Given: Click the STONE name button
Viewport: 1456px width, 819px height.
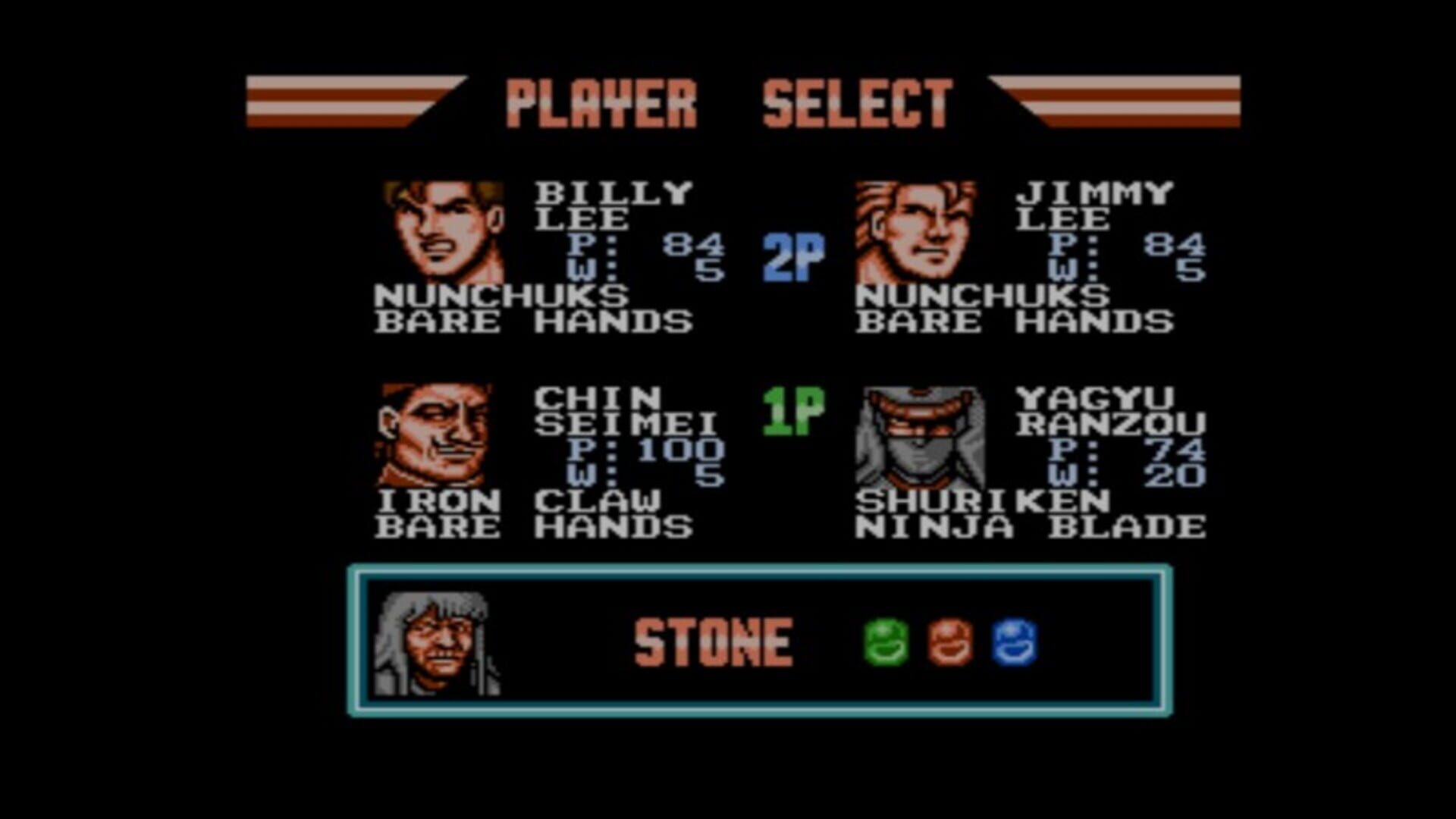Looking at the screenshot, I should coord(713,641).
